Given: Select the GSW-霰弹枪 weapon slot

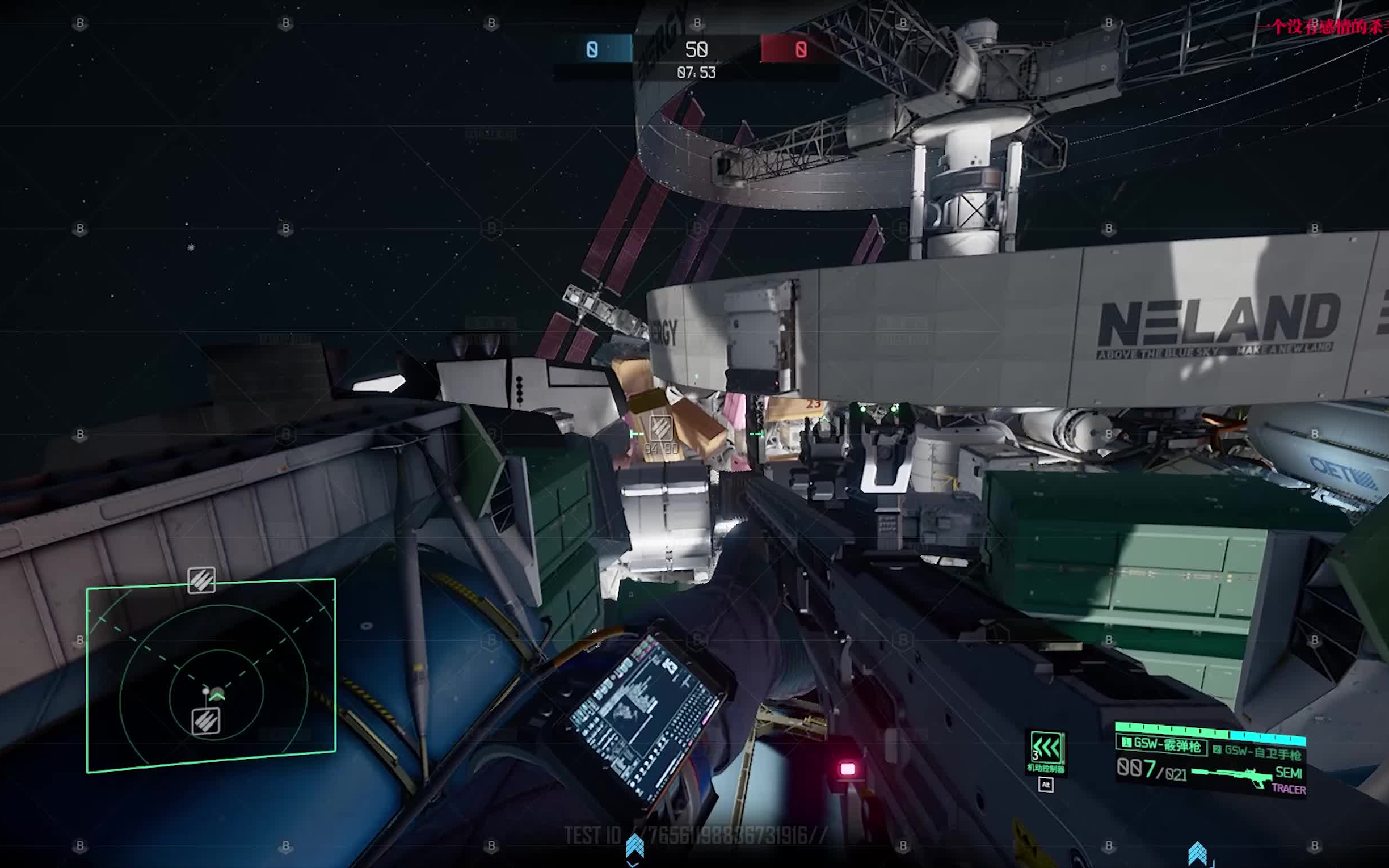Looking at the screenshot, I should tap(1161, 744).
